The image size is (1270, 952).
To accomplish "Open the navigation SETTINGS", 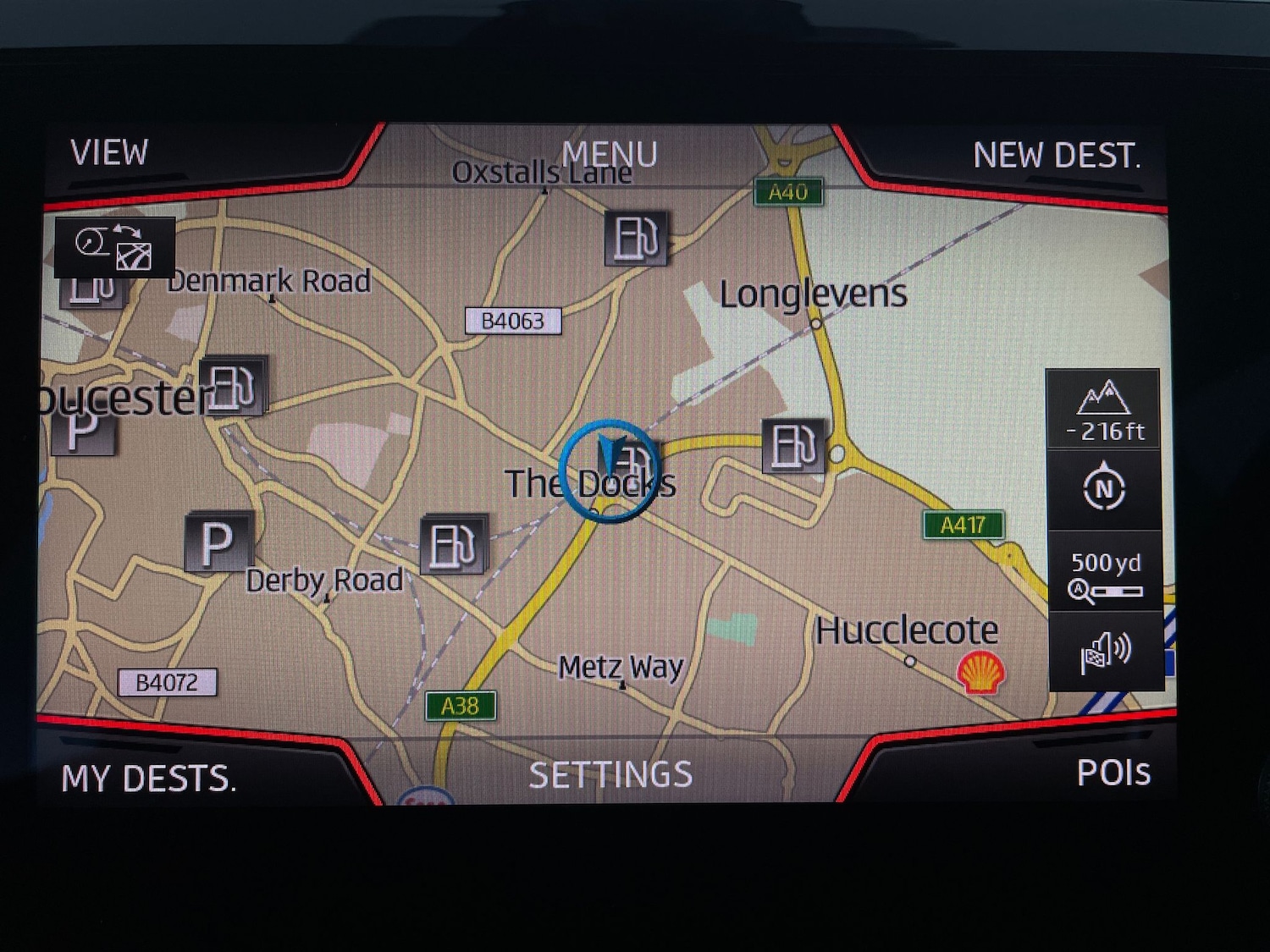I will (610, 774).
